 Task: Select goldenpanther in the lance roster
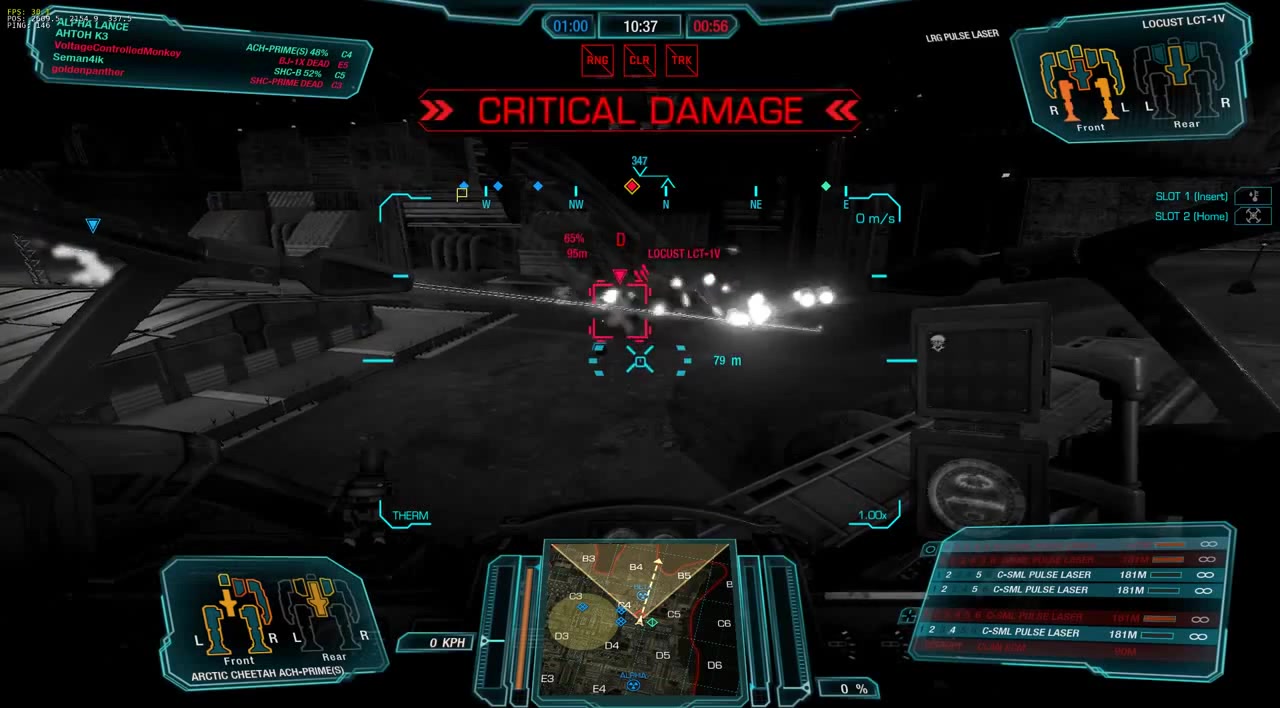tap(88, 71)
